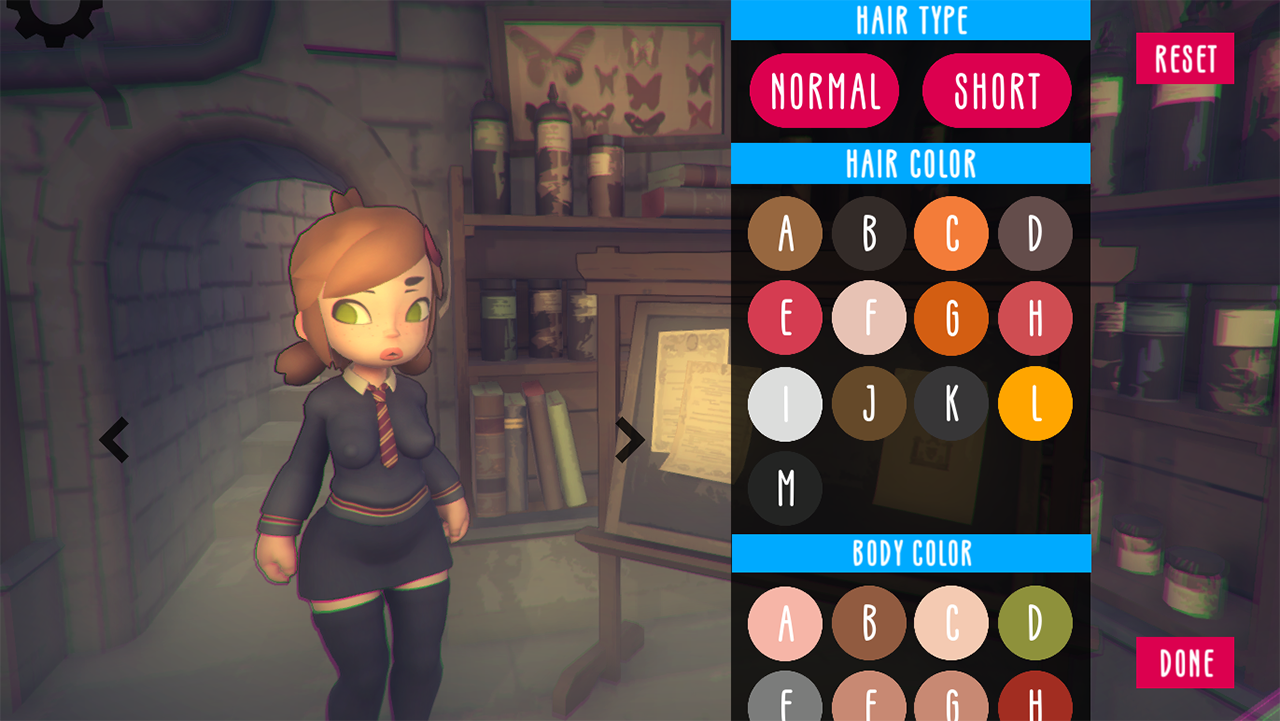The image size is (1280, 721).
Task: Pick hair color C orange swatch
Action: click(951, 234)
